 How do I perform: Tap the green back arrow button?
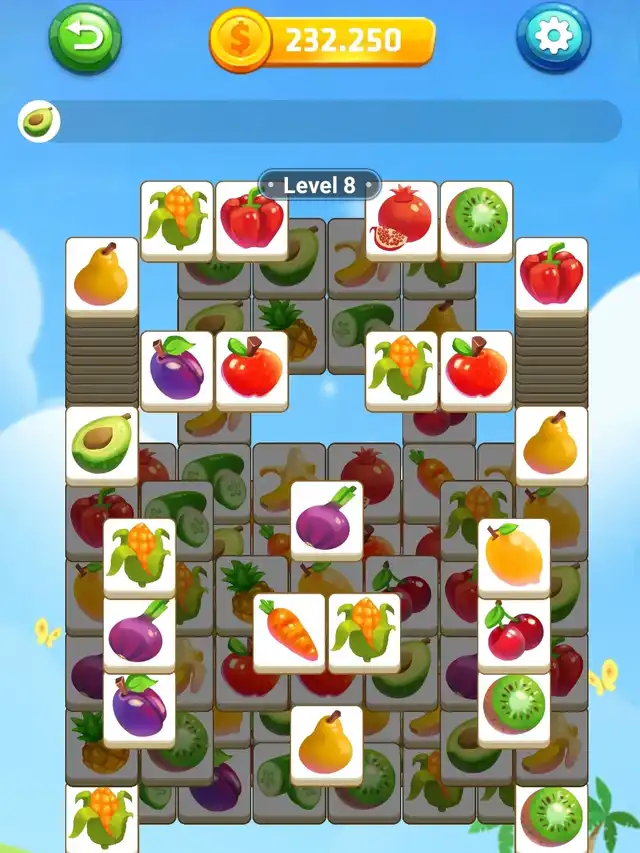(85, 38)
